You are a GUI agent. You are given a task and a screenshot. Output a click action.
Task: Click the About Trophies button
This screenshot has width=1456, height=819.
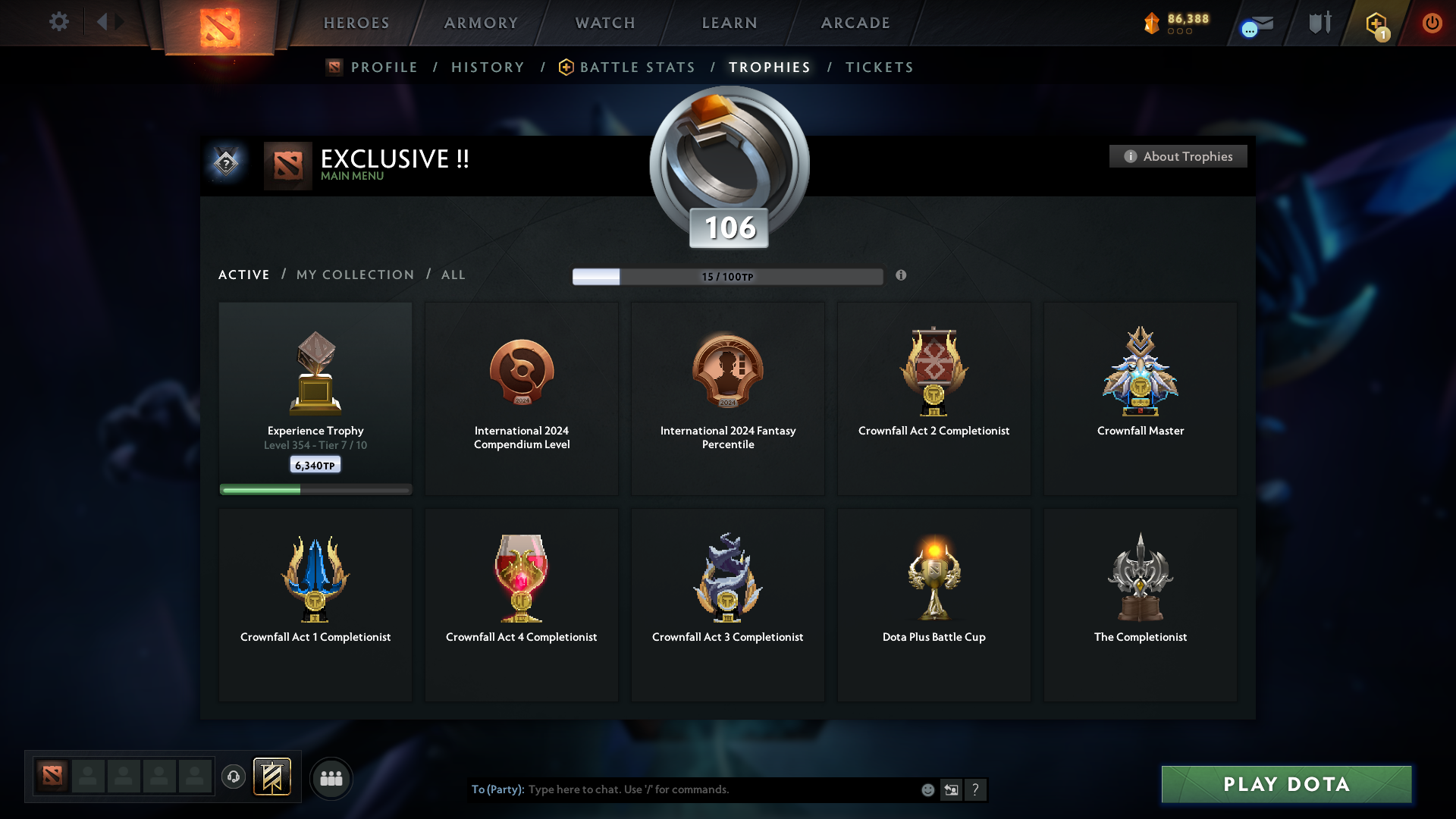(x=1178, y=156)
